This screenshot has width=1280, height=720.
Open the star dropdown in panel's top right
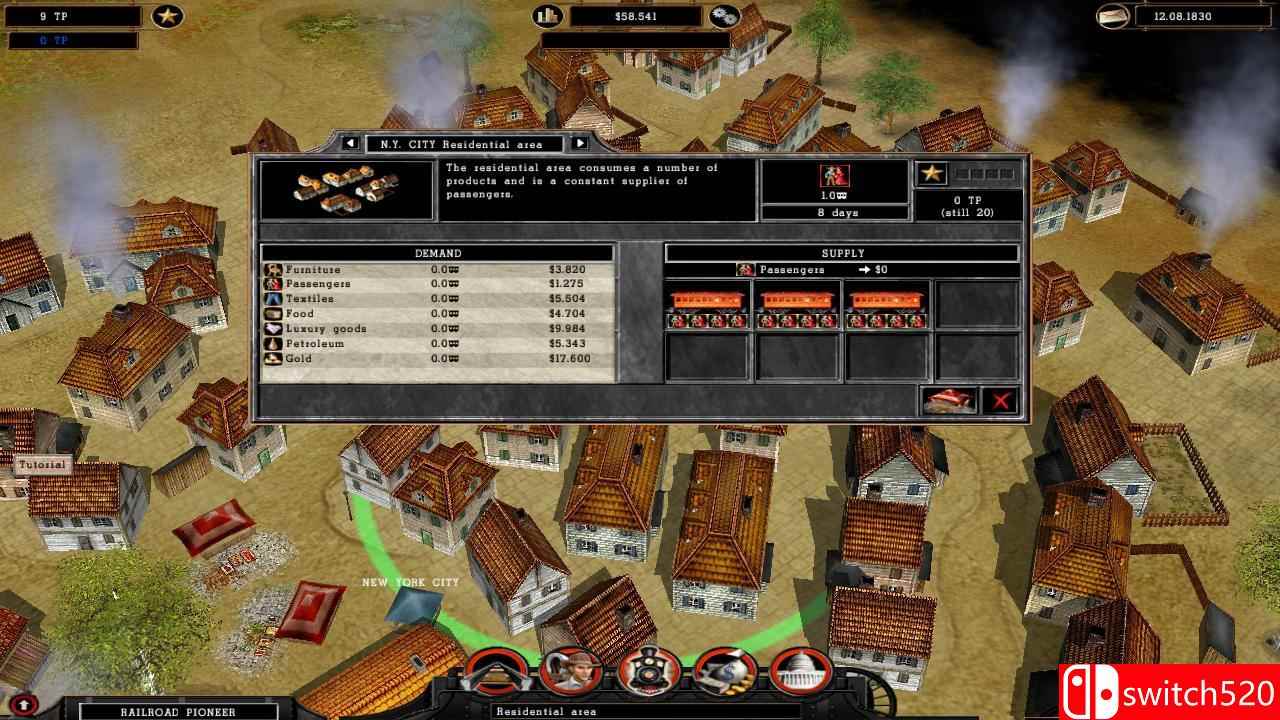click(x=932, y=172)
